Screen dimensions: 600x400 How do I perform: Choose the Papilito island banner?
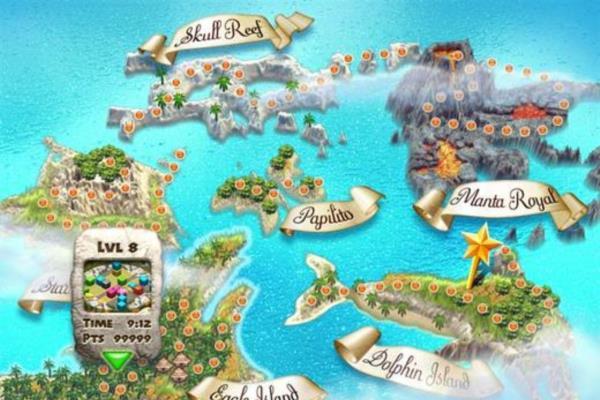tap(330, 214)
